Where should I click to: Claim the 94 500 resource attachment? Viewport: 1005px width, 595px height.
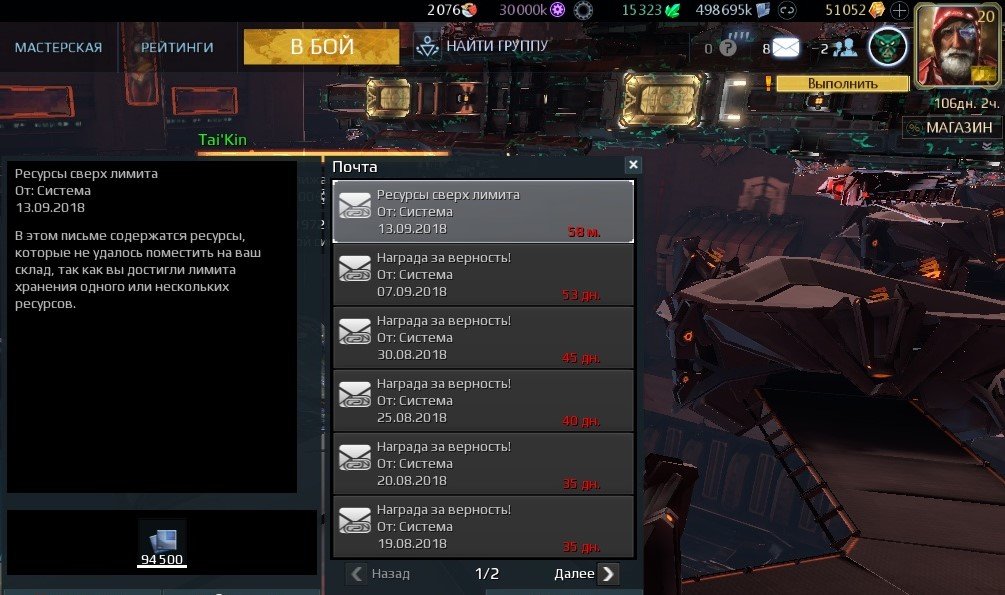point(161,544)
